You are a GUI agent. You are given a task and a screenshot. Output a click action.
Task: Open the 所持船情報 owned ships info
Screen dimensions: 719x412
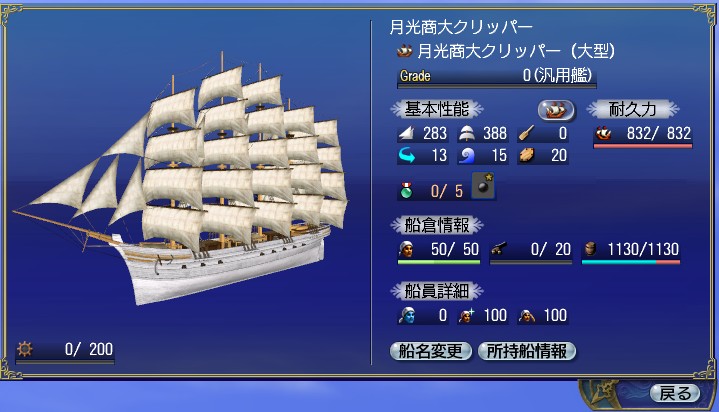pos(527,350)
